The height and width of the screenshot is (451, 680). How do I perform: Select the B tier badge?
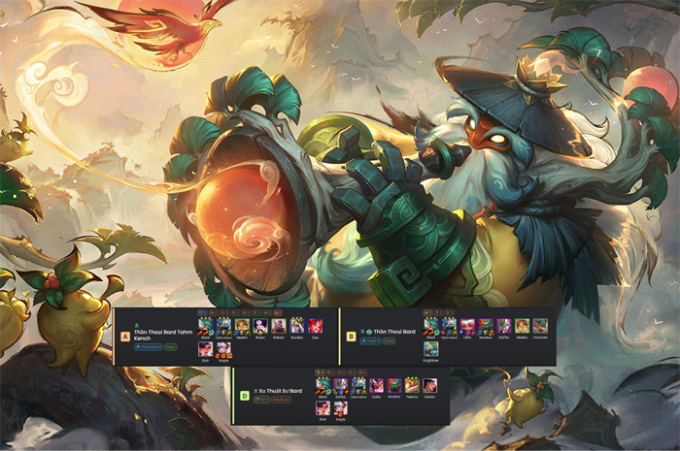(x=351, y=337)
